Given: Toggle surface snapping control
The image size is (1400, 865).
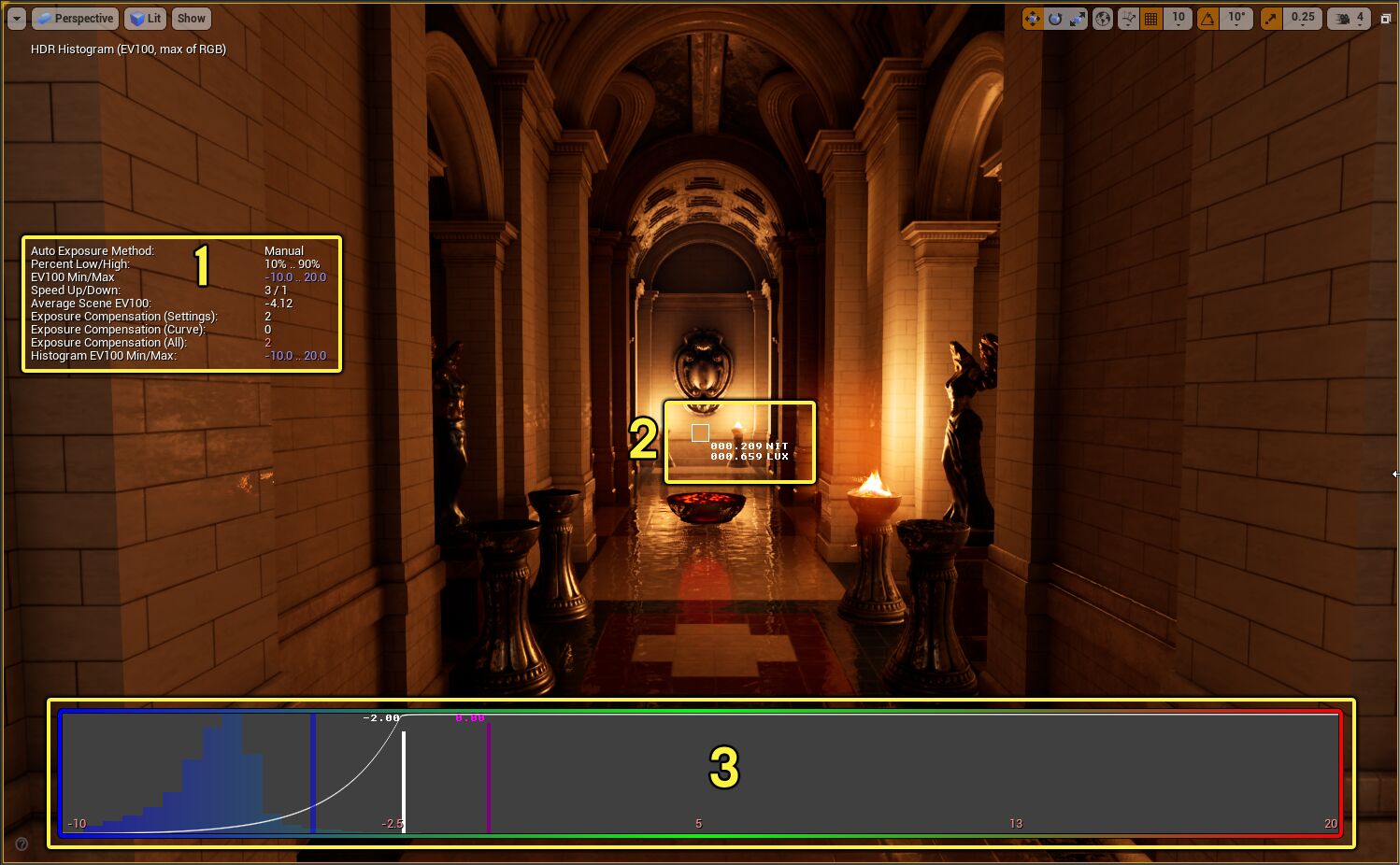Looking at the screenshot, I should (1128, 18).
